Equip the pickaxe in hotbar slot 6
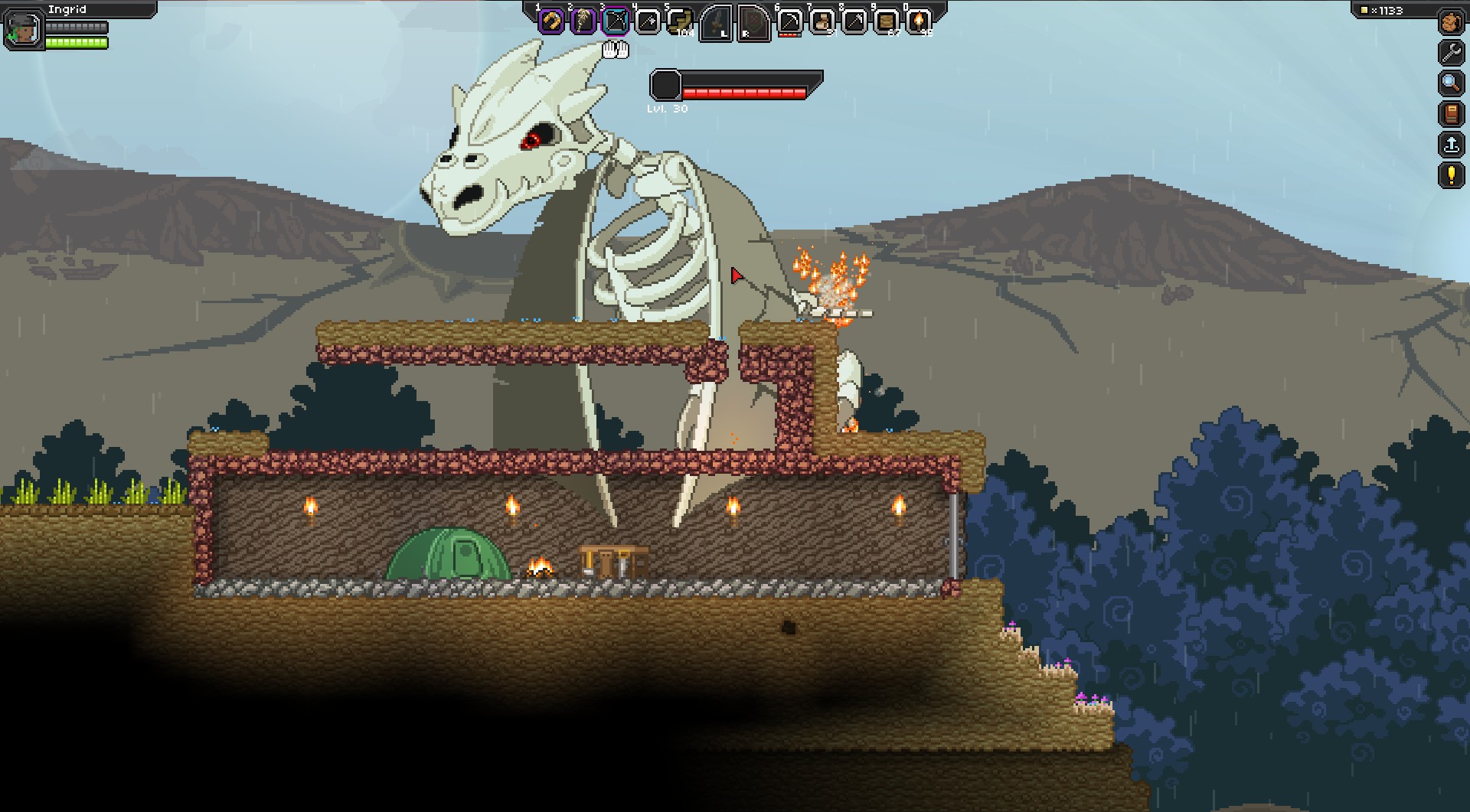This screenshot has width=1470, height=812. 789,21
